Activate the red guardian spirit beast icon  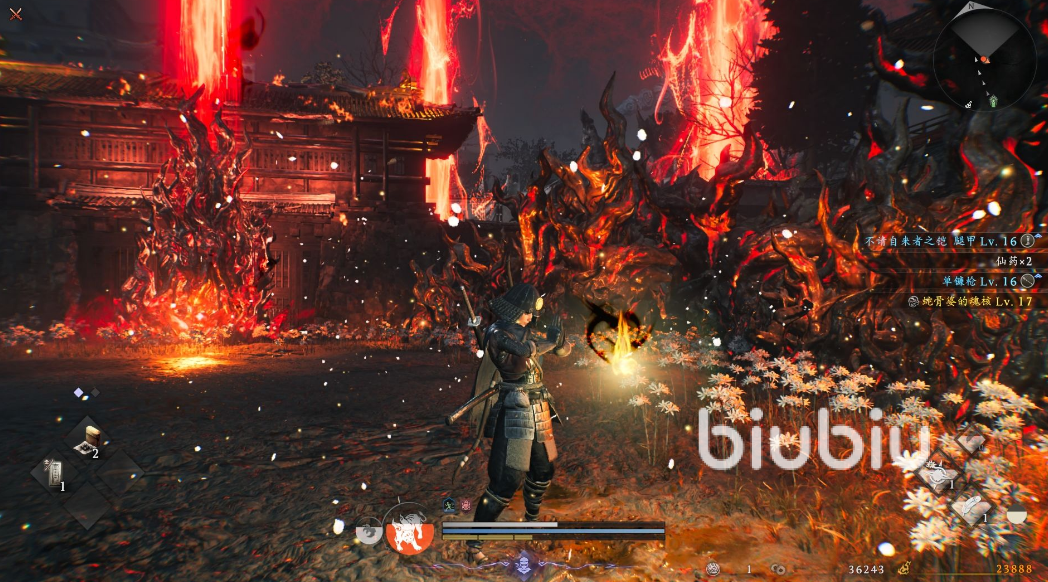coord(408,530)
